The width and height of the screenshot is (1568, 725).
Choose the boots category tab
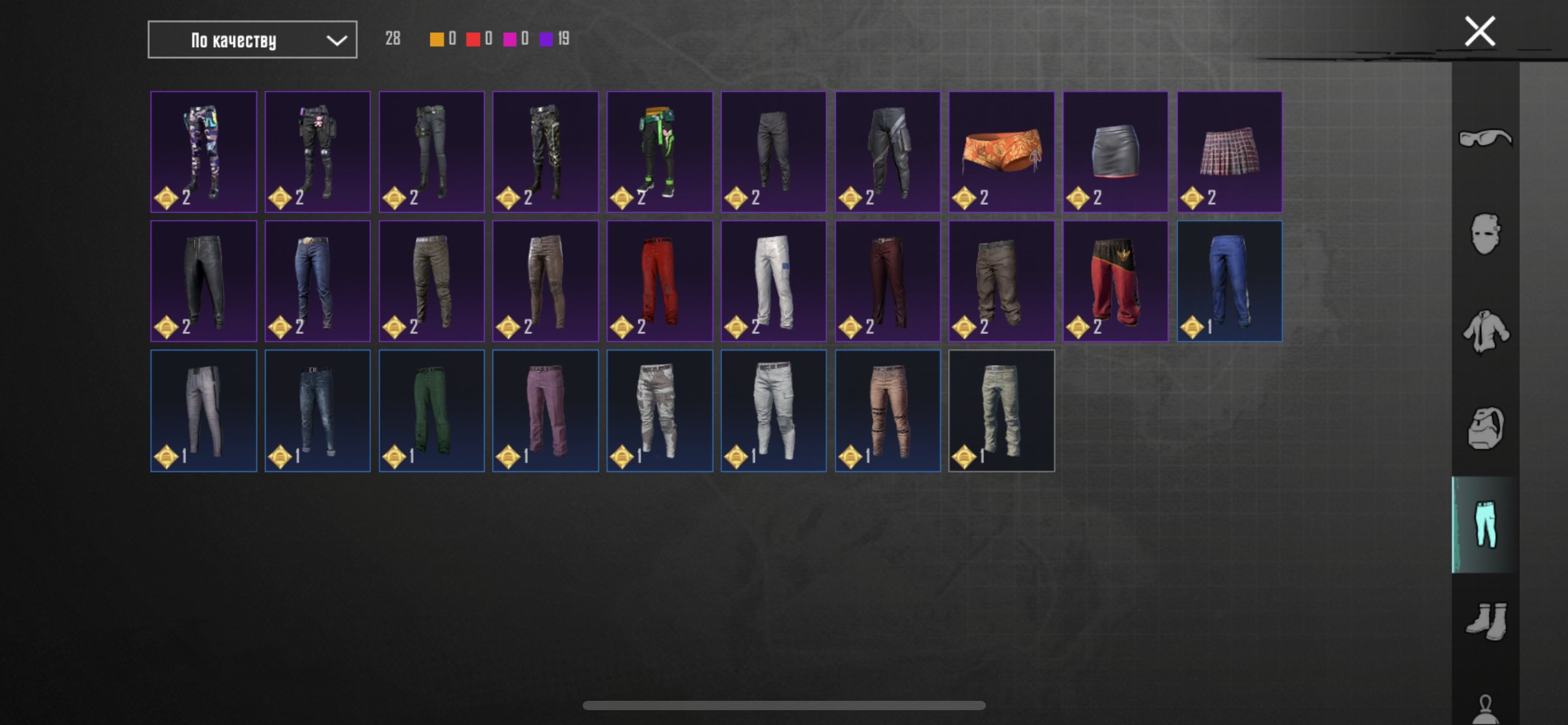click(x=1485, y=621)
